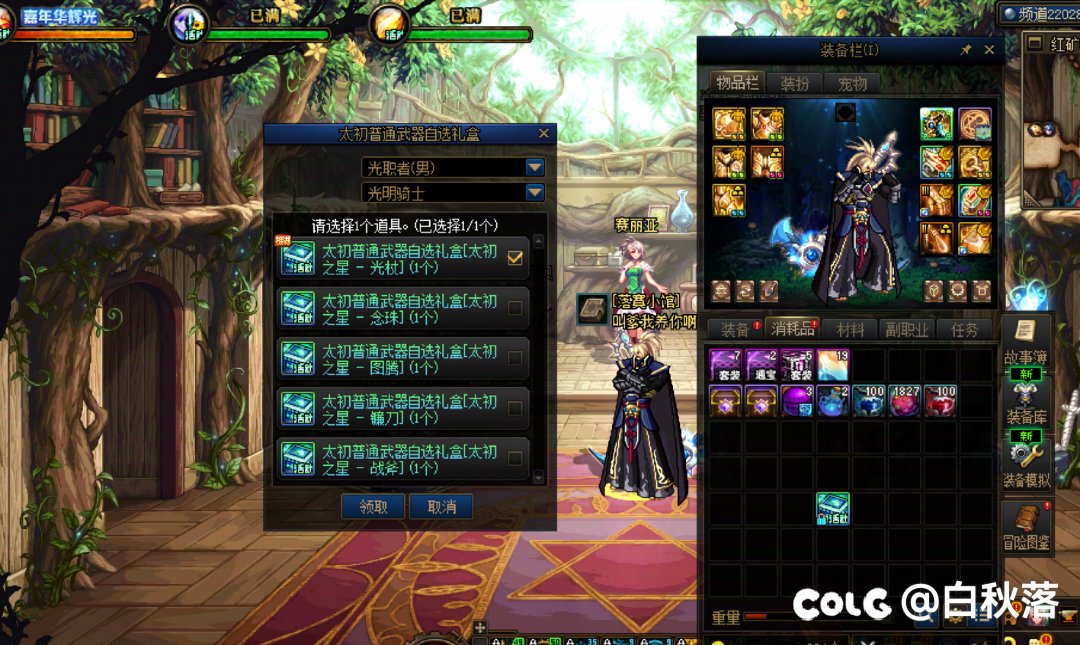The height and width of the screenshot is (645, 1080).
Task: Tick the 镰刀 weapon box checkbox
Action: [x=515, y=408]
